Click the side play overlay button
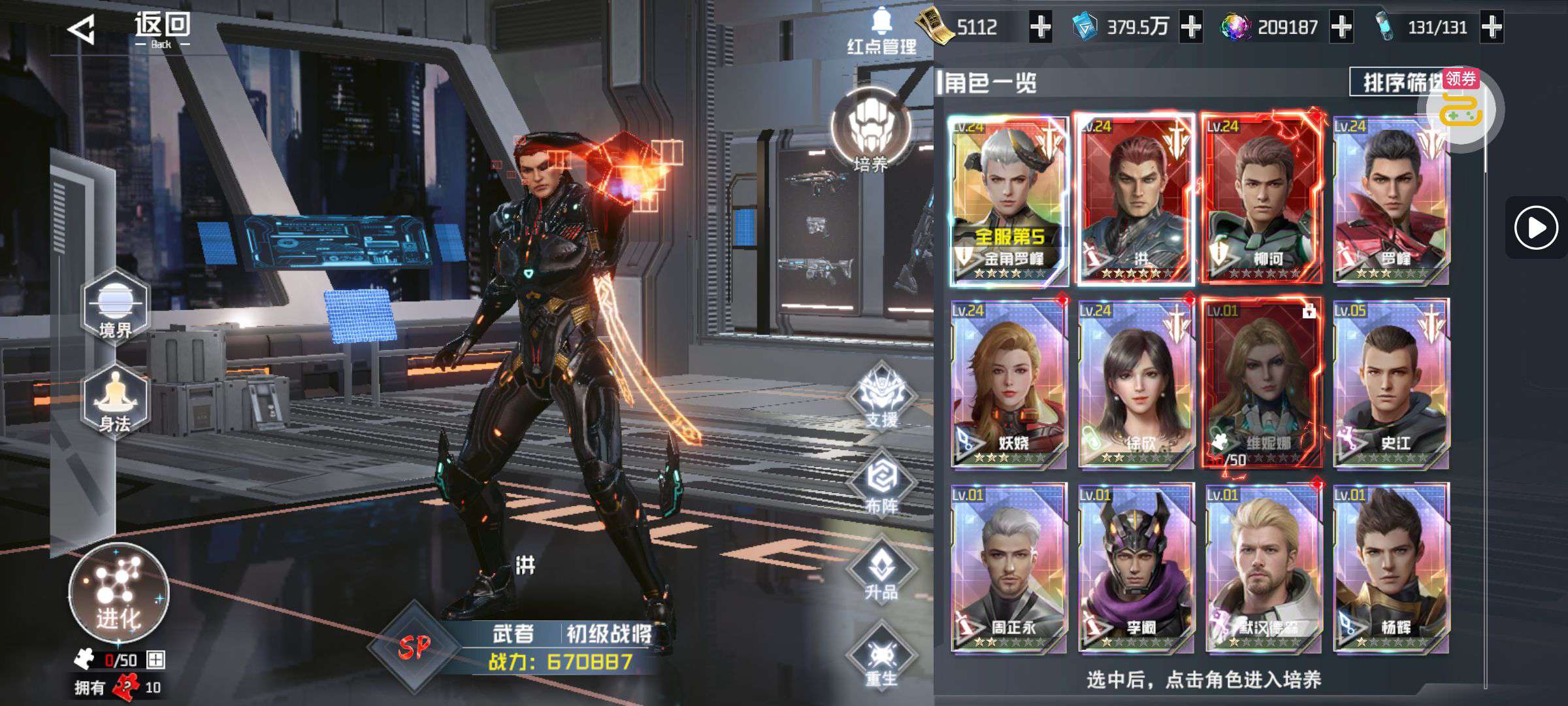Screen dimensions: 1568x706 click(1535, 227)
